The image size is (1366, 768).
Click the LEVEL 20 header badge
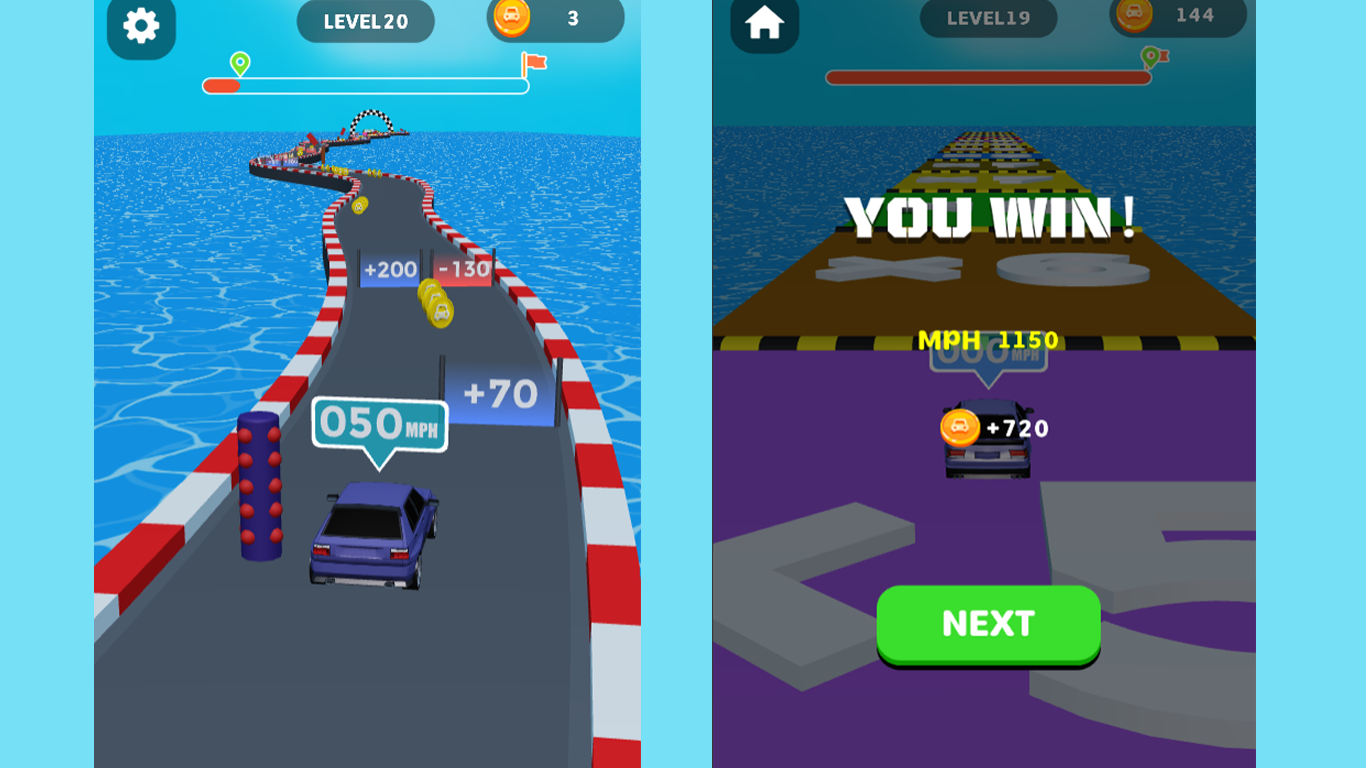pos(365,22)
